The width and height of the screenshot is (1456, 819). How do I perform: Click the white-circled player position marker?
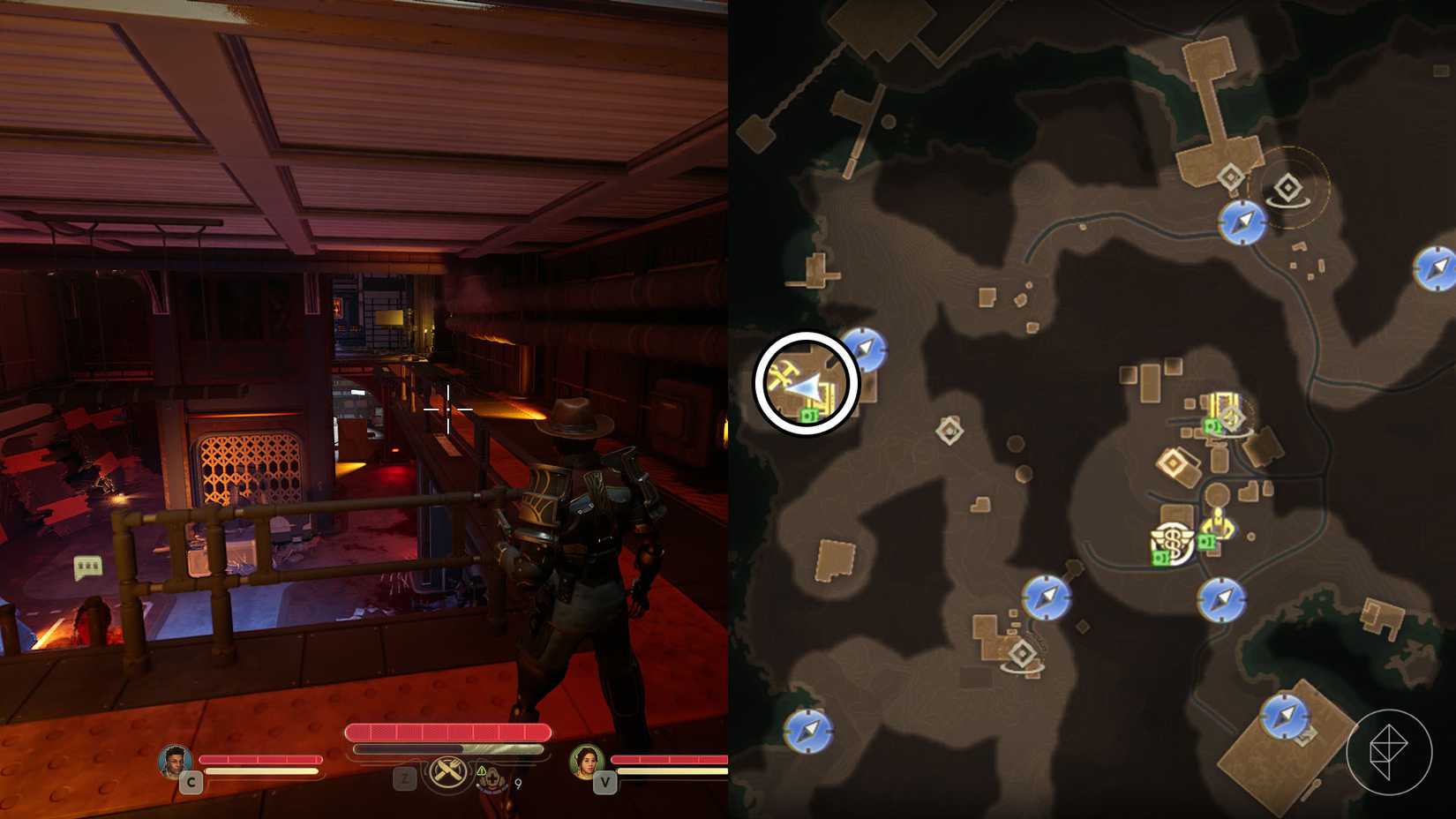(x=803, y=381)
